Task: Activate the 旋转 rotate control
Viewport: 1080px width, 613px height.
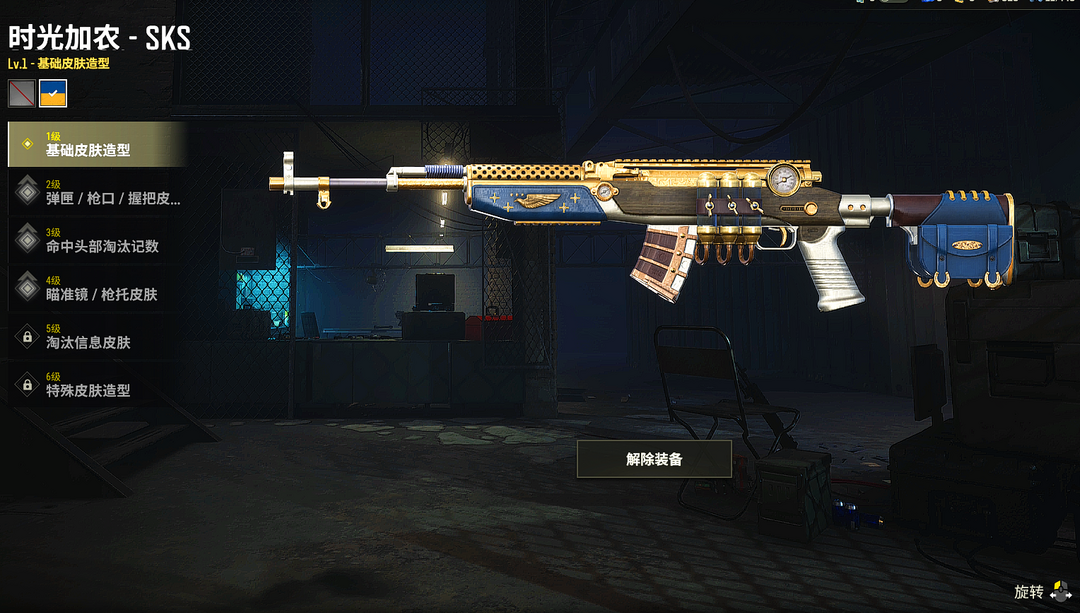Action: click(1043, 592)
